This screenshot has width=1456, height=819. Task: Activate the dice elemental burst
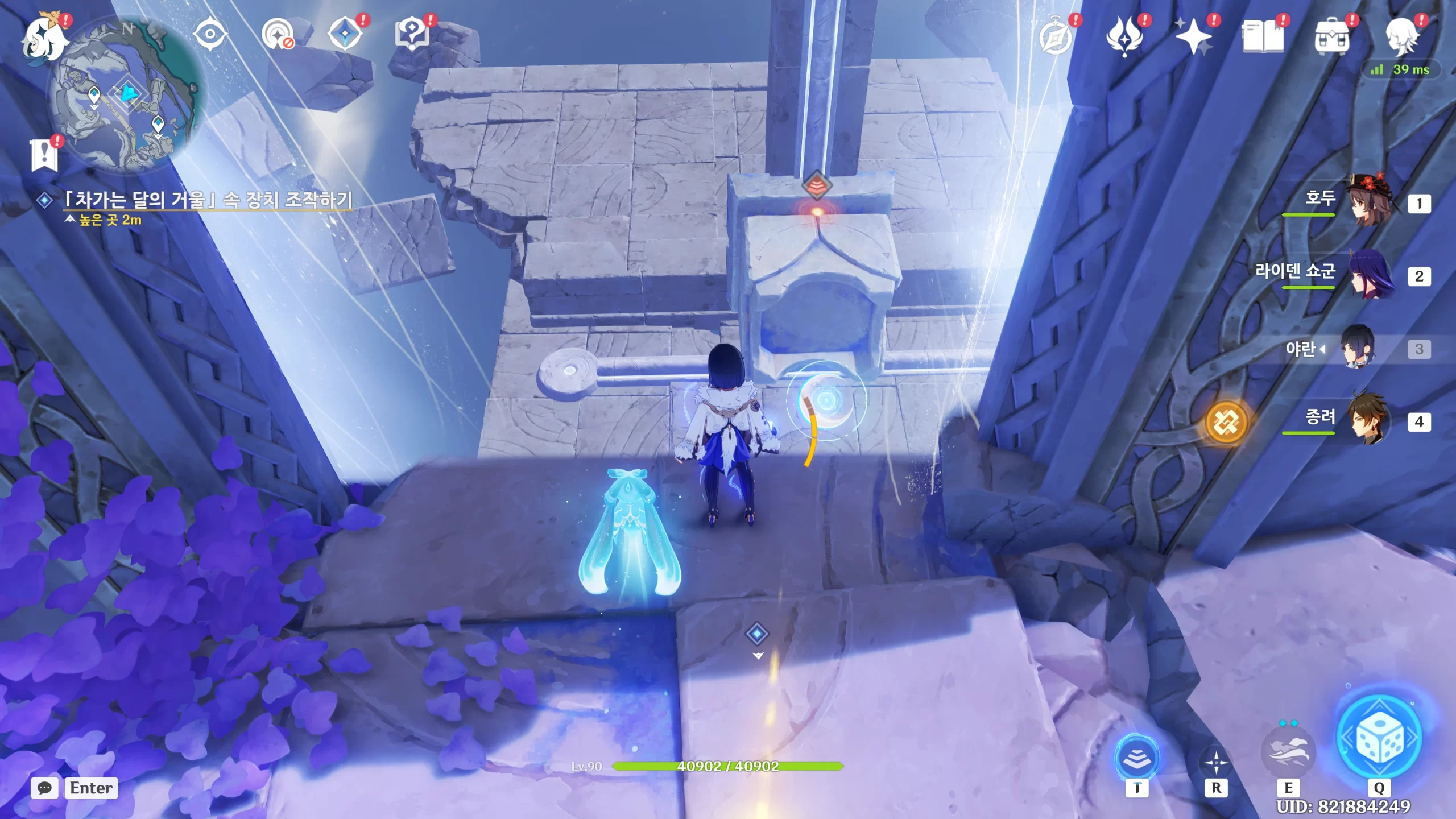[x=1378, y=738]
